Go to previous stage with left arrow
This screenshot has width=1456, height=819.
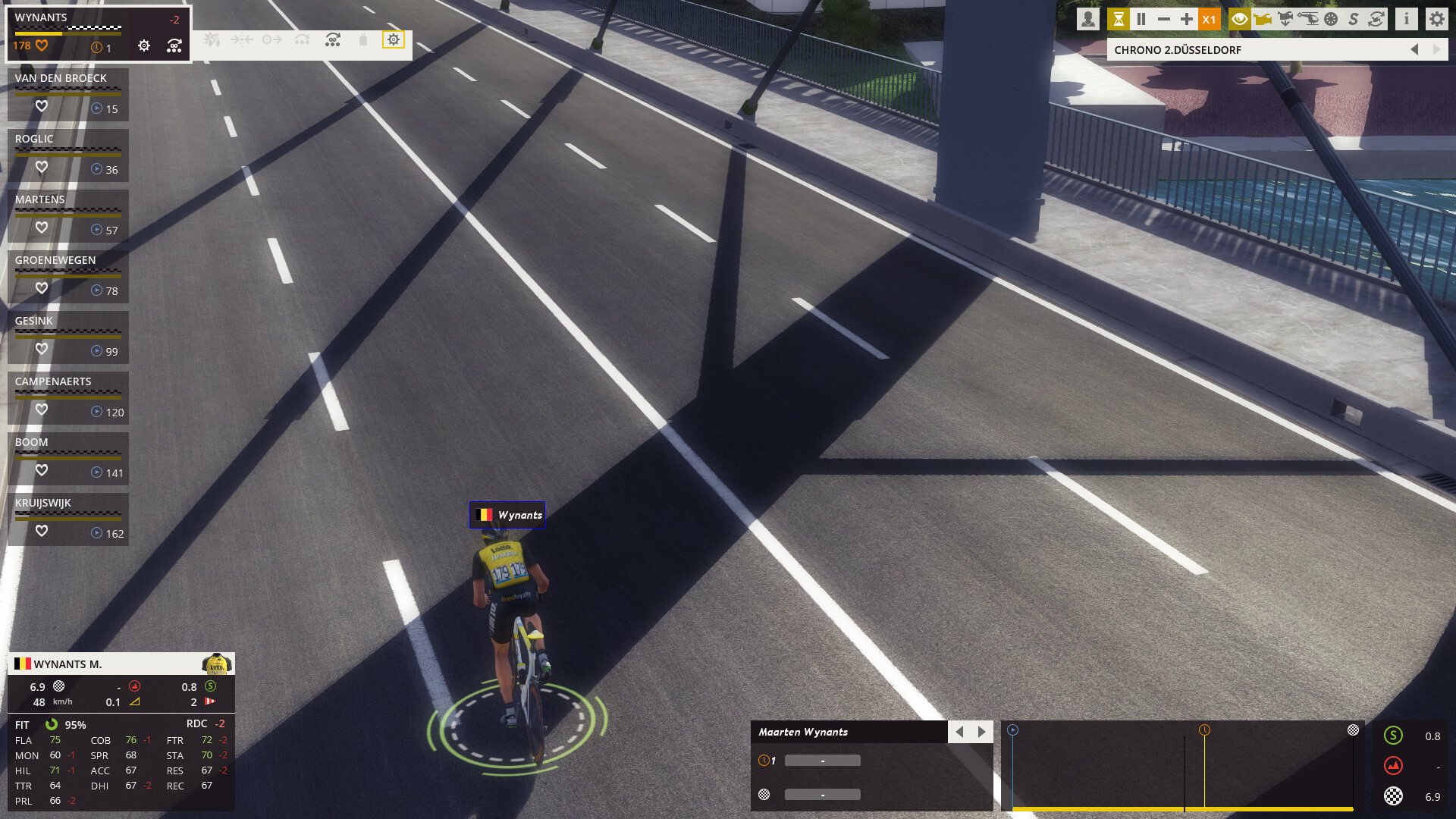[x=1414, y=50]
